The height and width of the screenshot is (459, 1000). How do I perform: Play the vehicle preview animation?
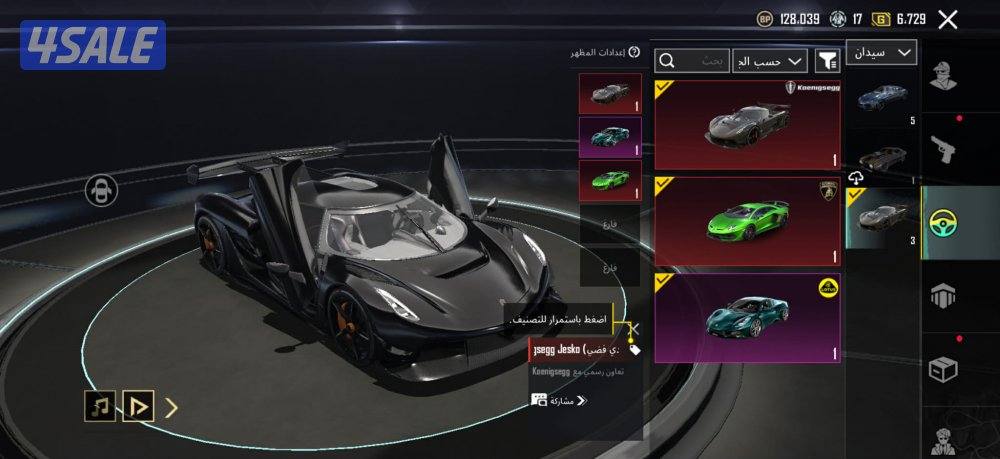[x=137, y=406]
